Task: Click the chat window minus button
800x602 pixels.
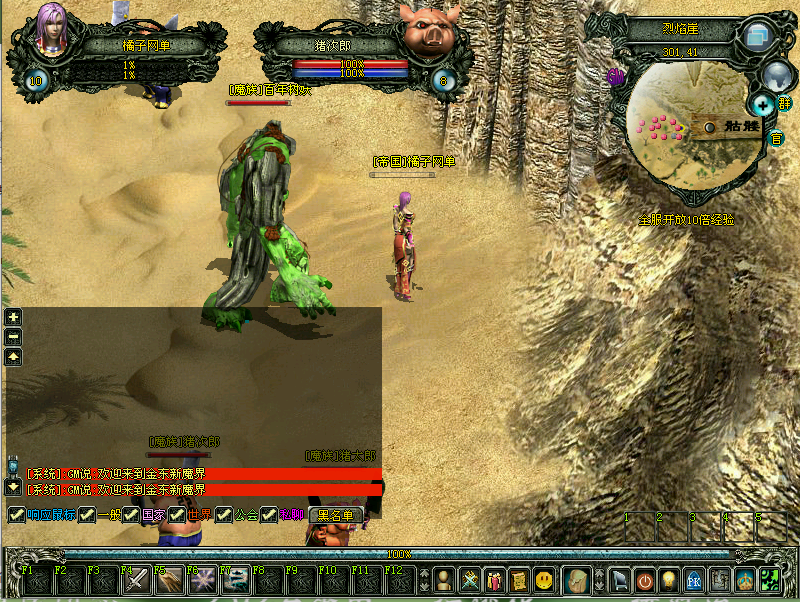Action: pyautogui.click(x=13, y=337)
